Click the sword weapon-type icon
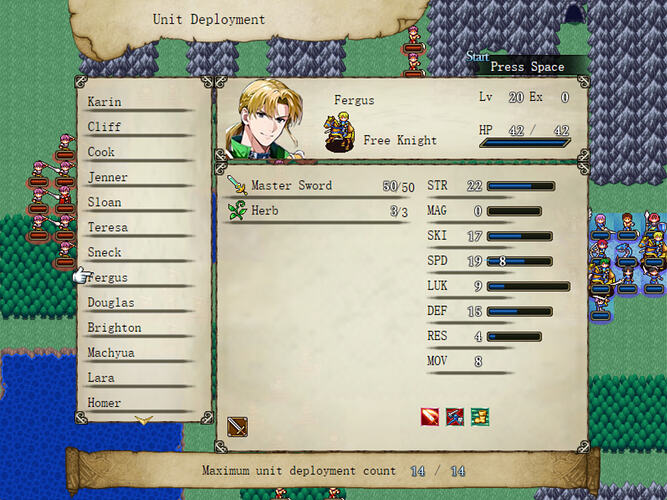 click(x=237, y=427)
